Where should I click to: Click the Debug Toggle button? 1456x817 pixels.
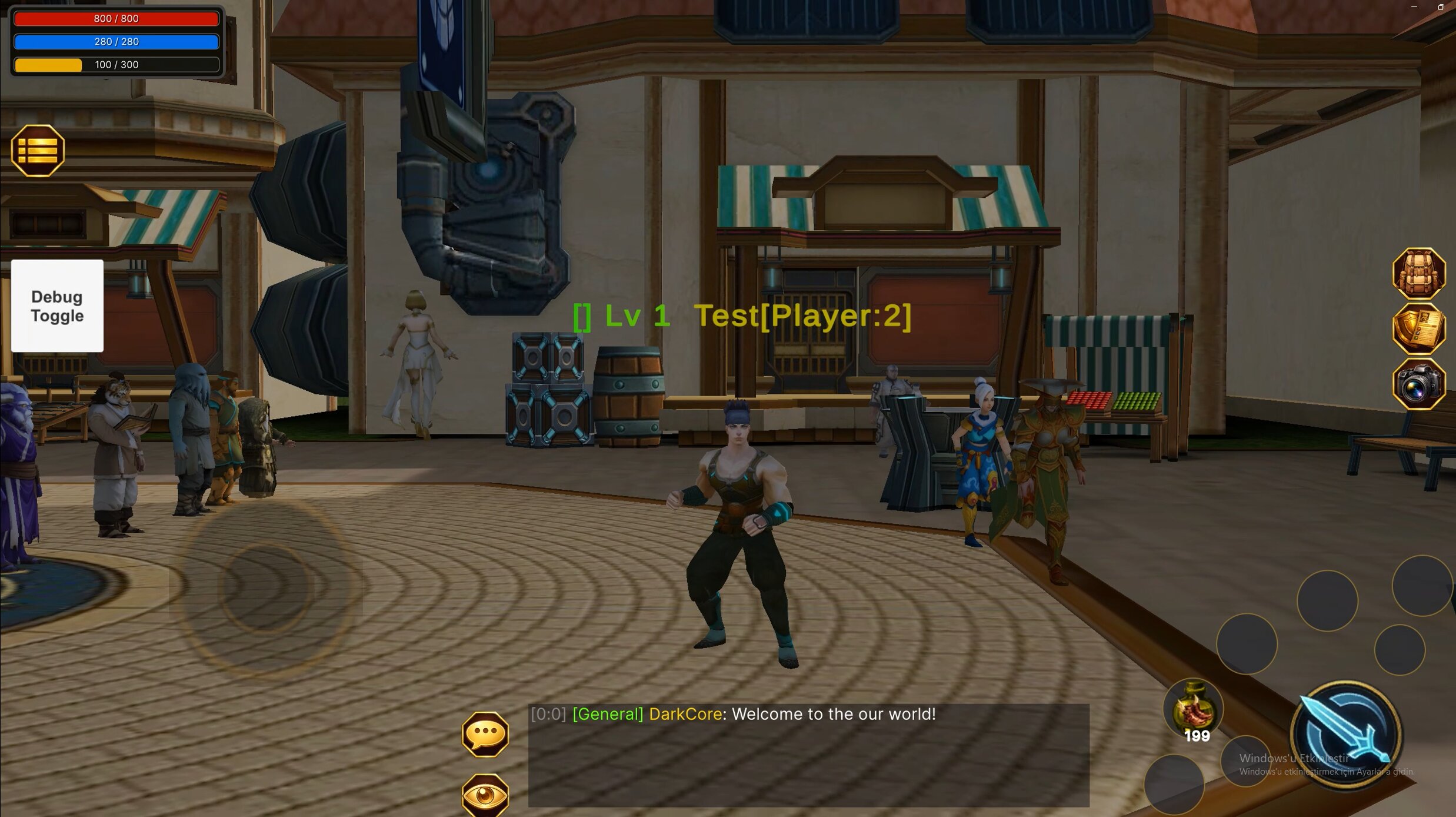57,306
